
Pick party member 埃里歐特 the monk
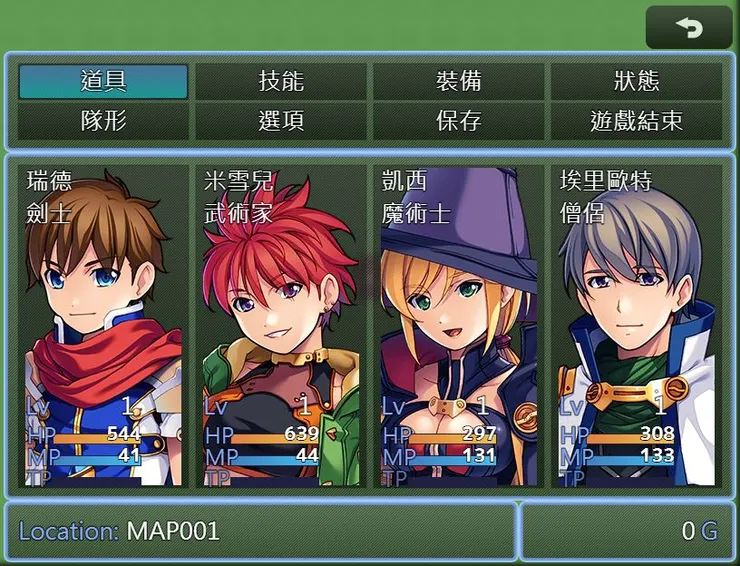coord(636,325)
